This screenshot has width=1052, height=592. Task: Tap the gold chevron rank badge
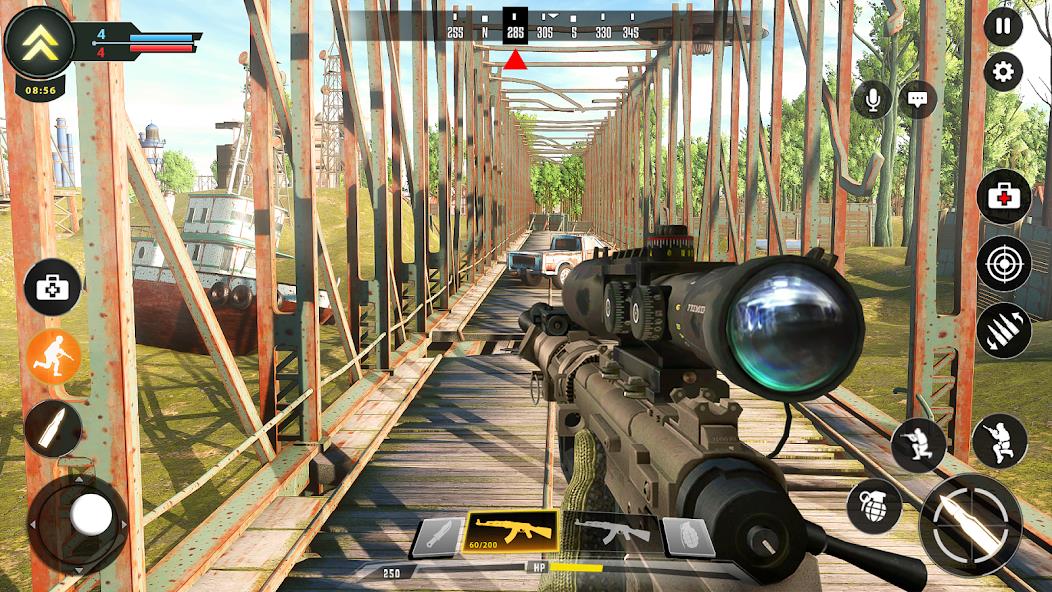(39, 41)
